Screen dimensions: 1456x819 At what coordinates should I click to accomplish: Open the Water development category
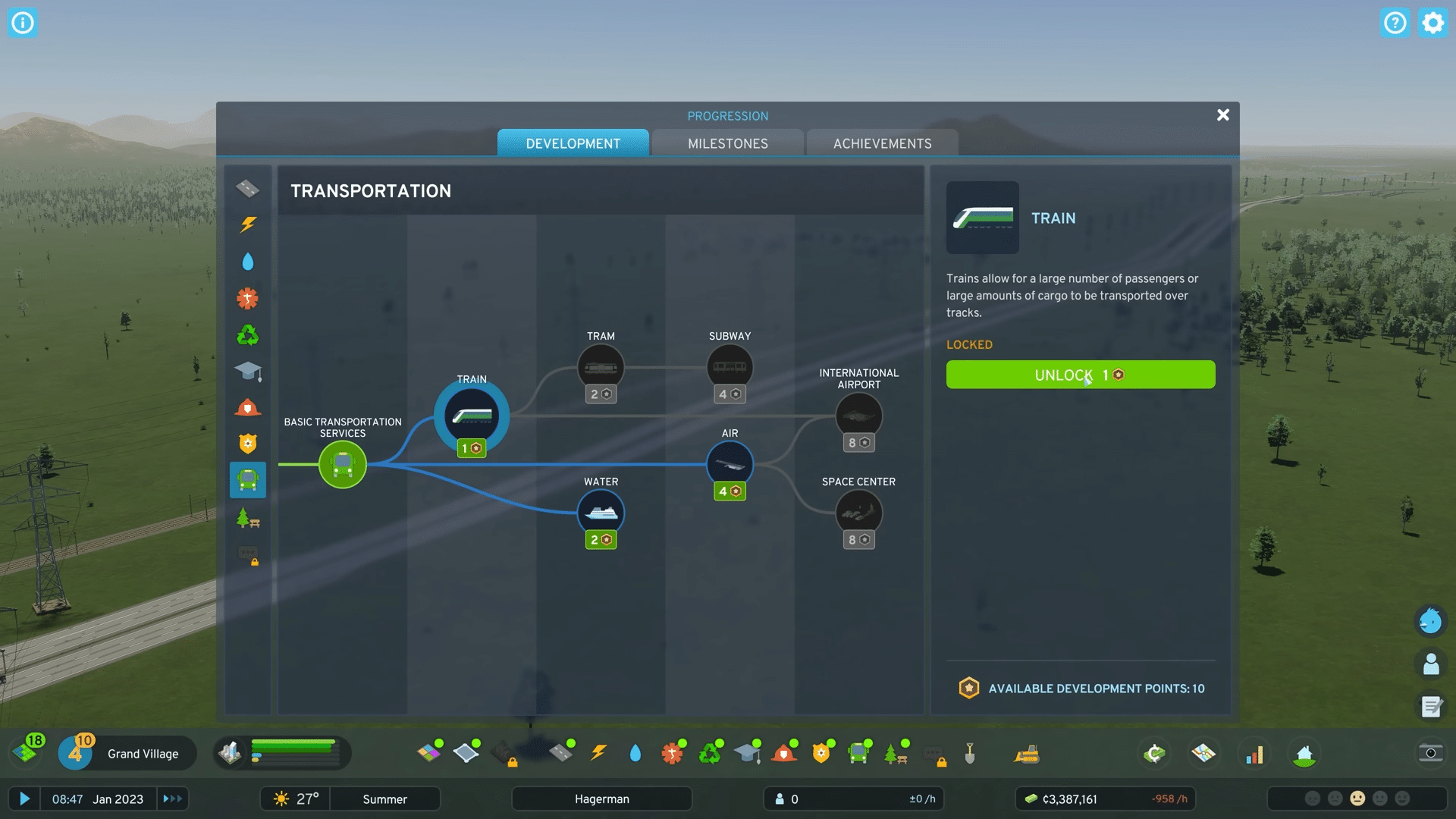[248, 260]
